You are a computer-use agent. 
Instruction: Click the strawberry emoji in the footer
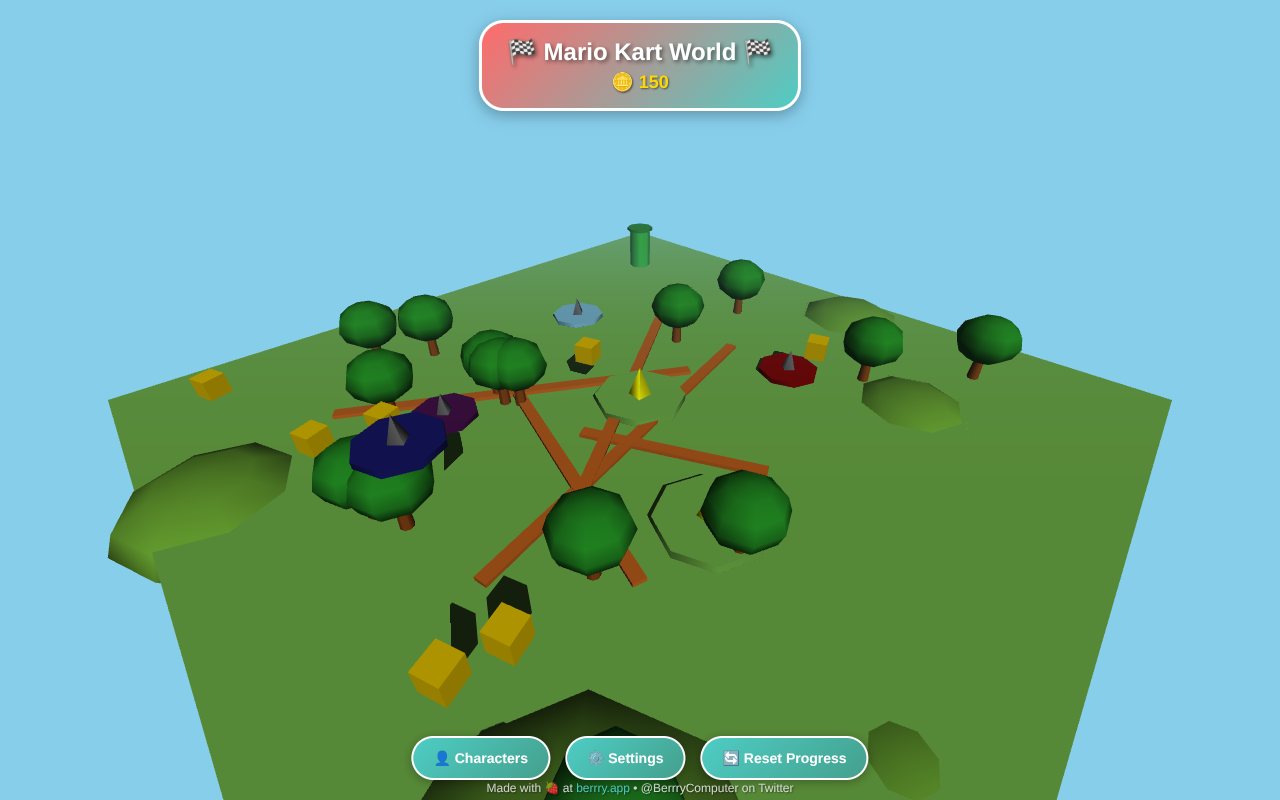(551, 787)
